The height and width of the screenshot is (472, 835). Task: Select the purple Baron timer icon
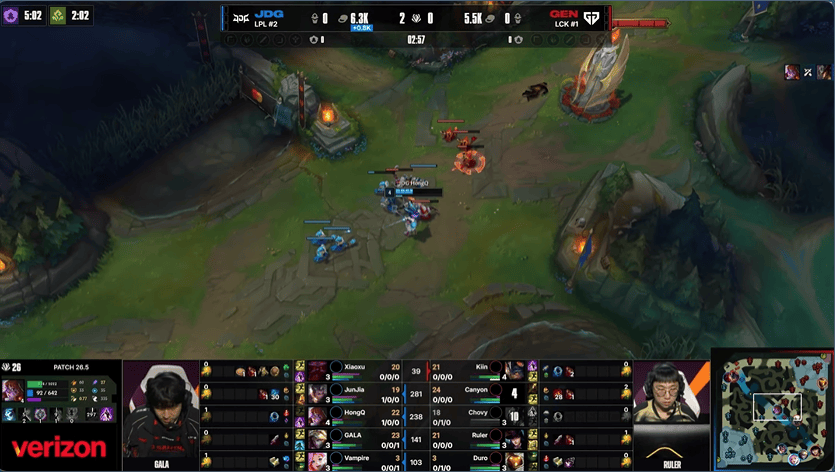(11, 16)
